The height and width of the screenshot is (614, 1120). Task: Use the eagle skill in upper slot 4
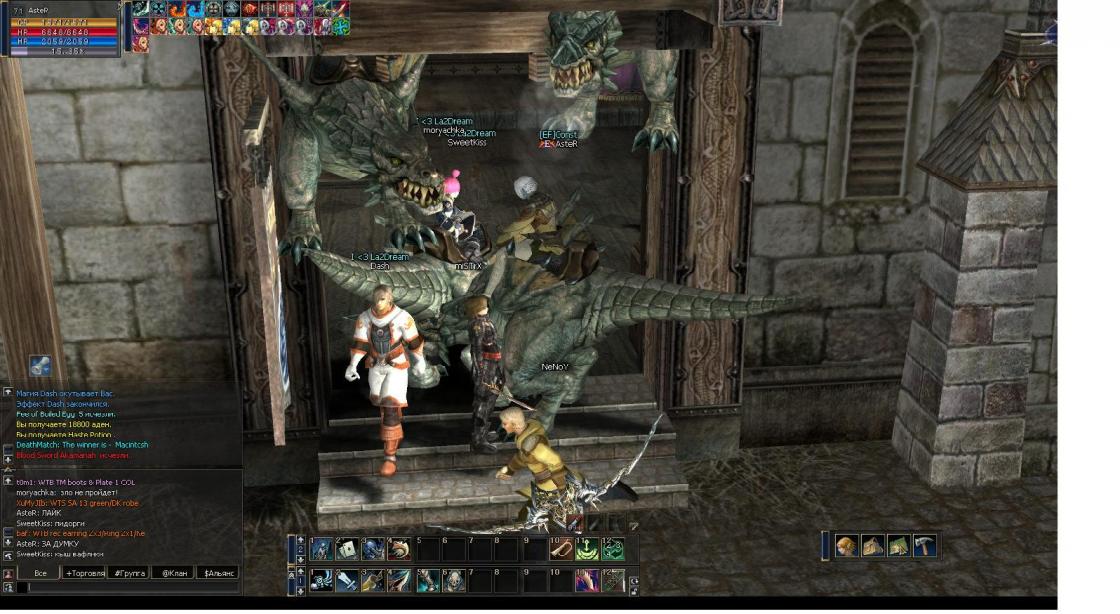point(400,549)
